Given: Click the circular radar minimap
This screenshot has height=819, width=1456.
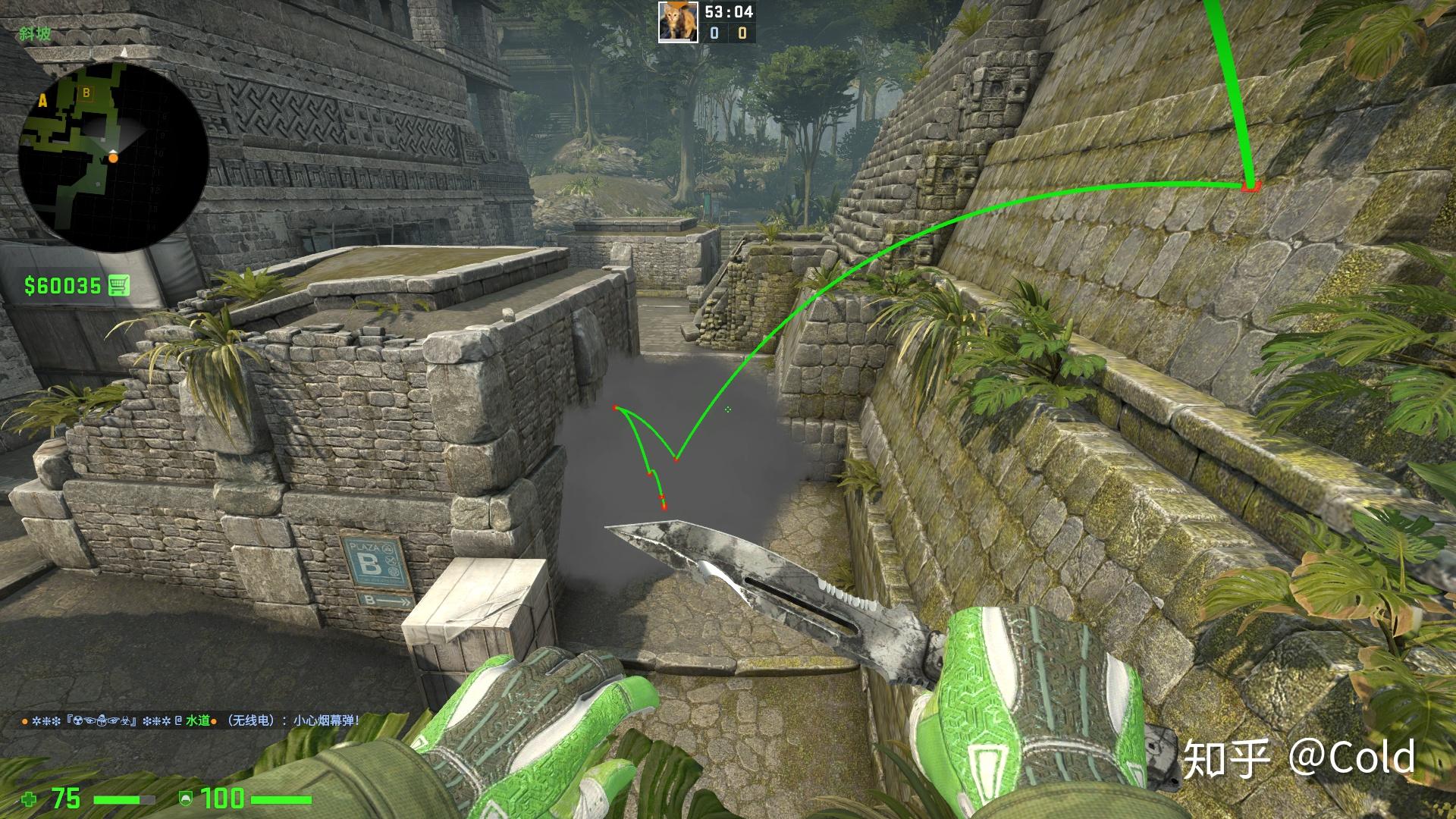Looking at the screenshot, I should 114,155.
